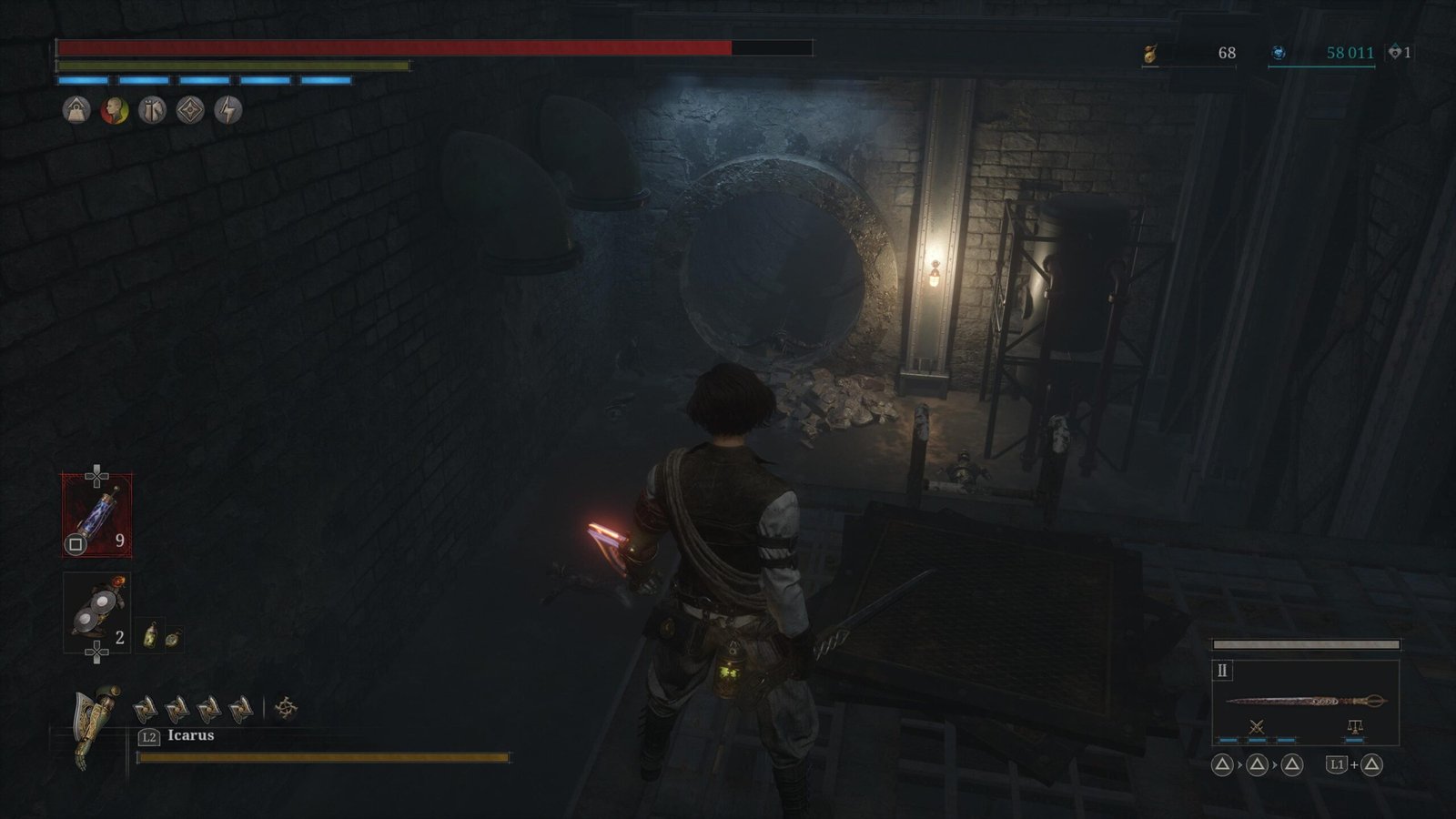Viewport: 1456px width, 819px height.
Task: Click the equipped sword weapon panel
Action: coord(1305,701)
